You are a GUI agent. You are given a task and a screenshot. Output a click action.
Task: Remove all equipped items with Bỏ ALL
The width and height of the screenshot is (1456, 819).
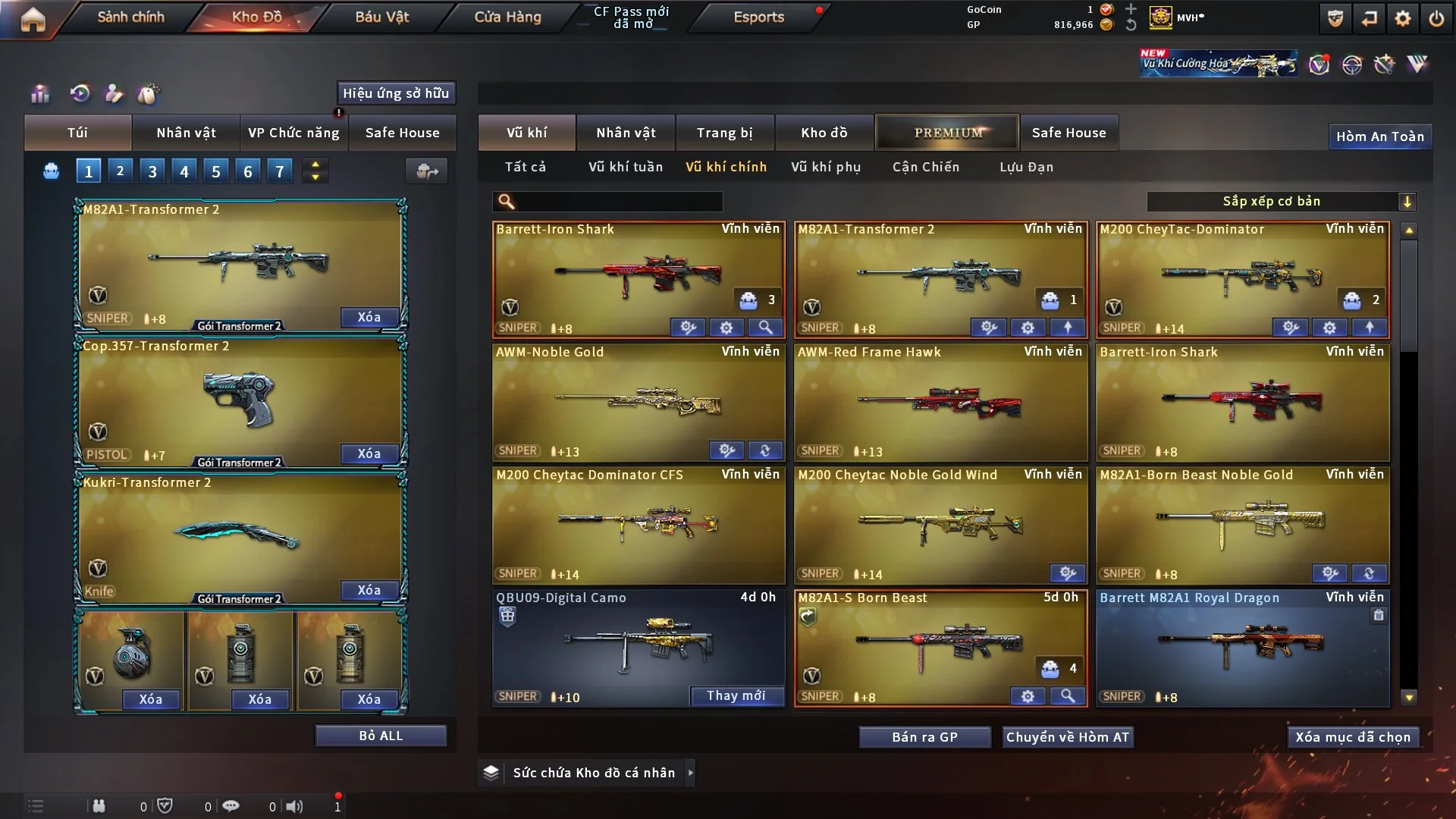[381, 736]
